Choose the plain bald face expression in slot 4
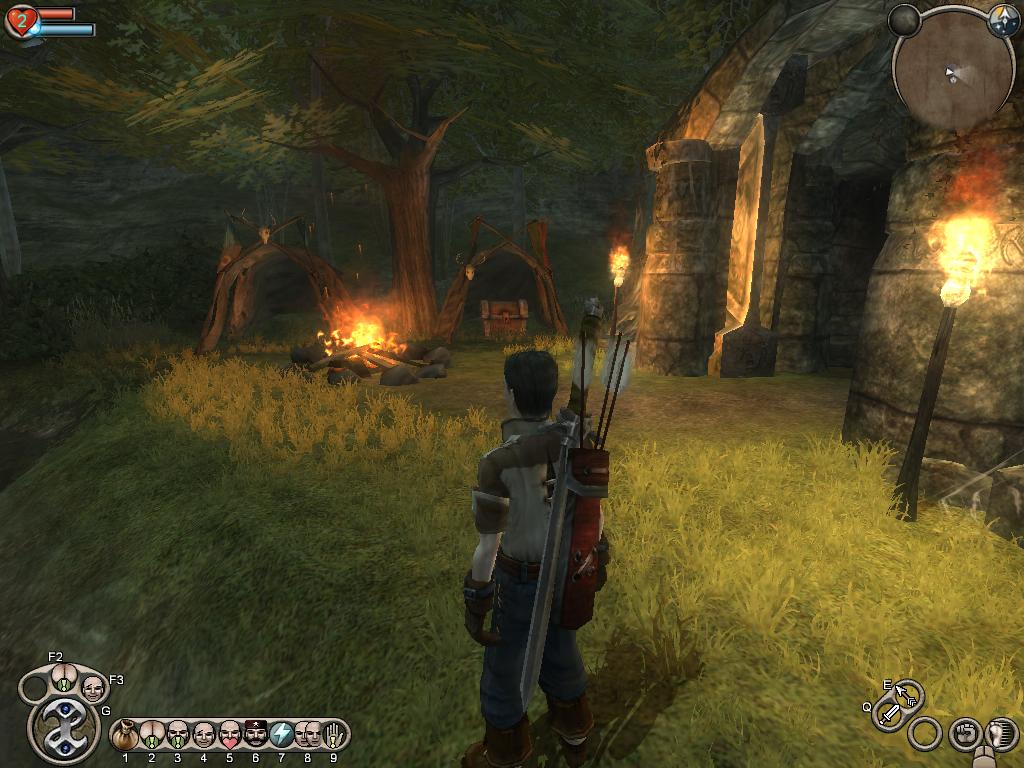 203,735
